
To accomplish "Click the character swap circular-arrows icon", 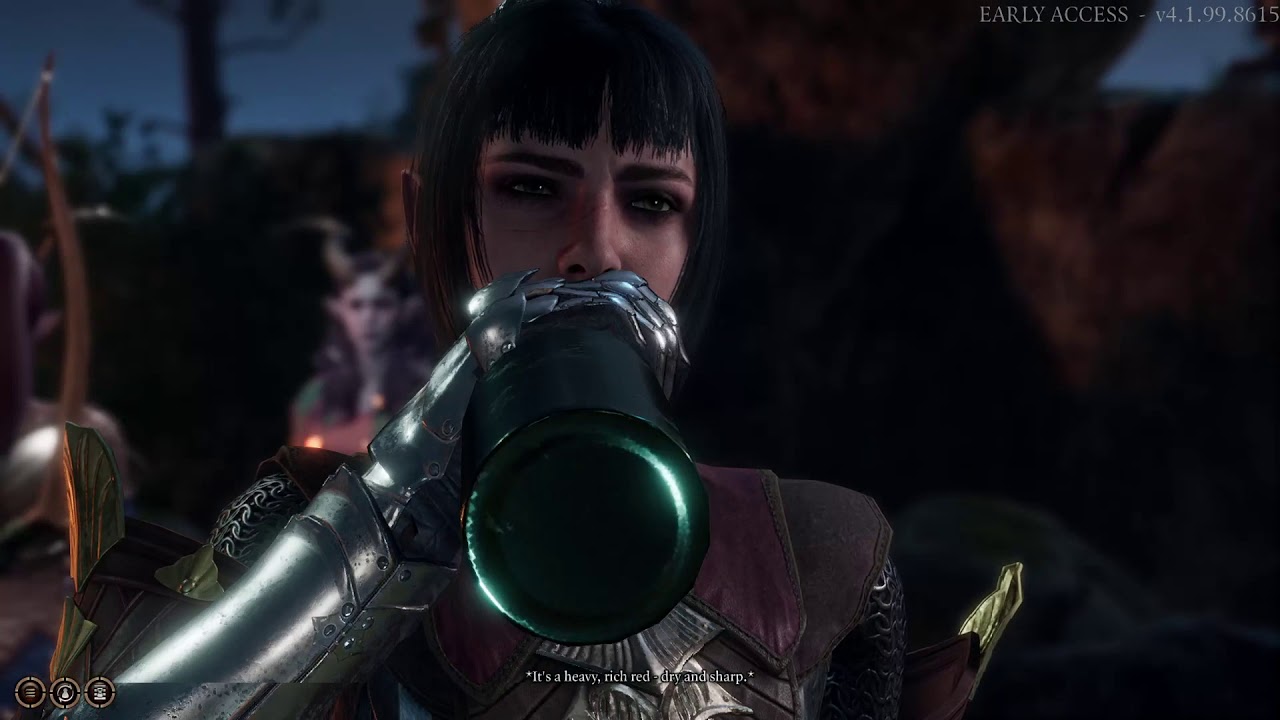I will (65, 691).
